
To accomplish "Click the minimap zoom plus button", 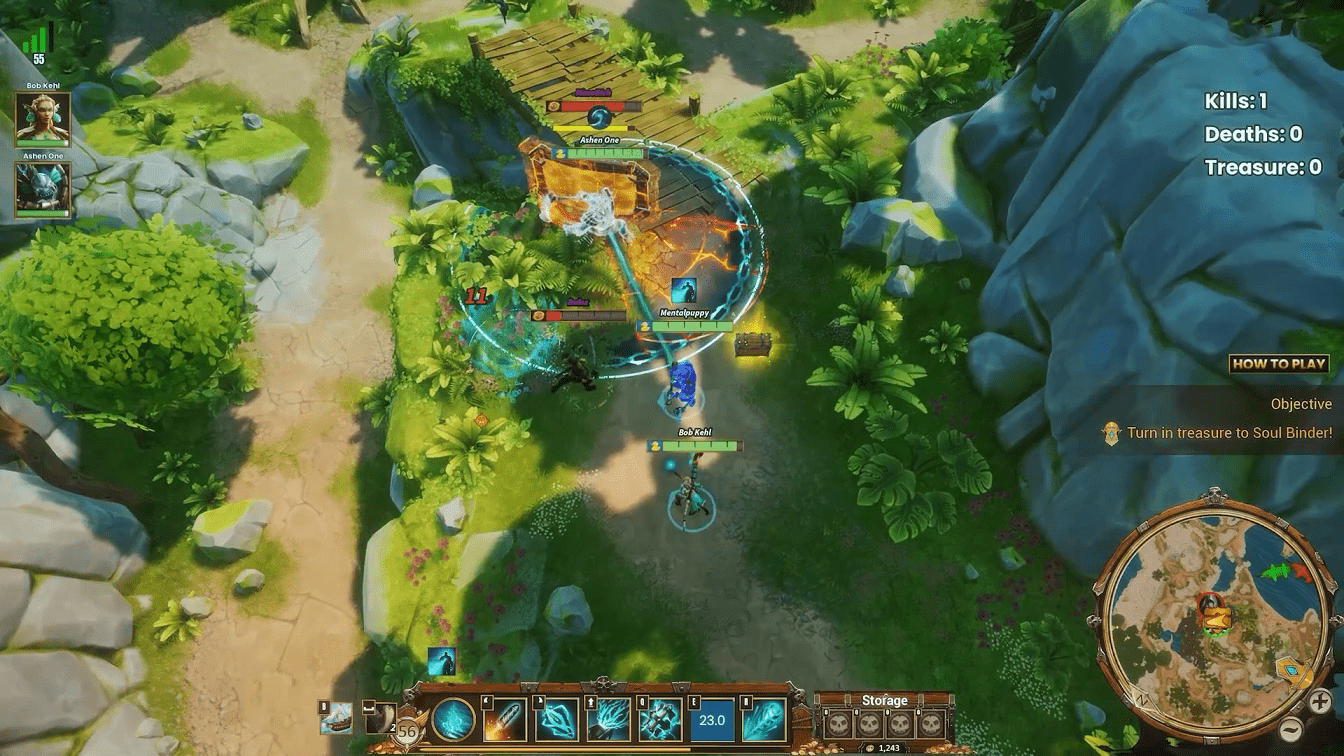I will (1319, 701).
